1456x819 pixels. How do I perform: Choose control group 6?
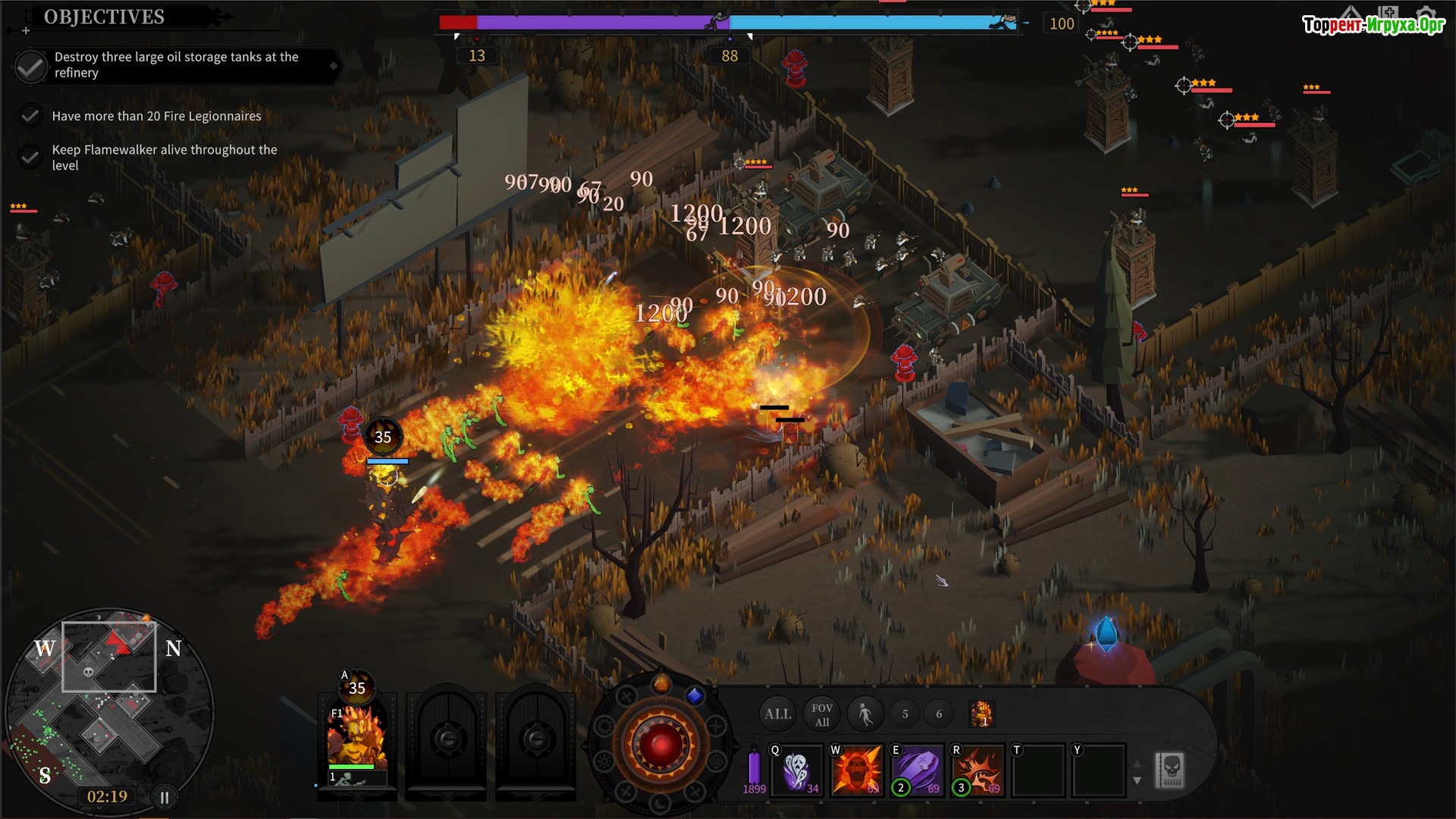click(x=939, y=714)
